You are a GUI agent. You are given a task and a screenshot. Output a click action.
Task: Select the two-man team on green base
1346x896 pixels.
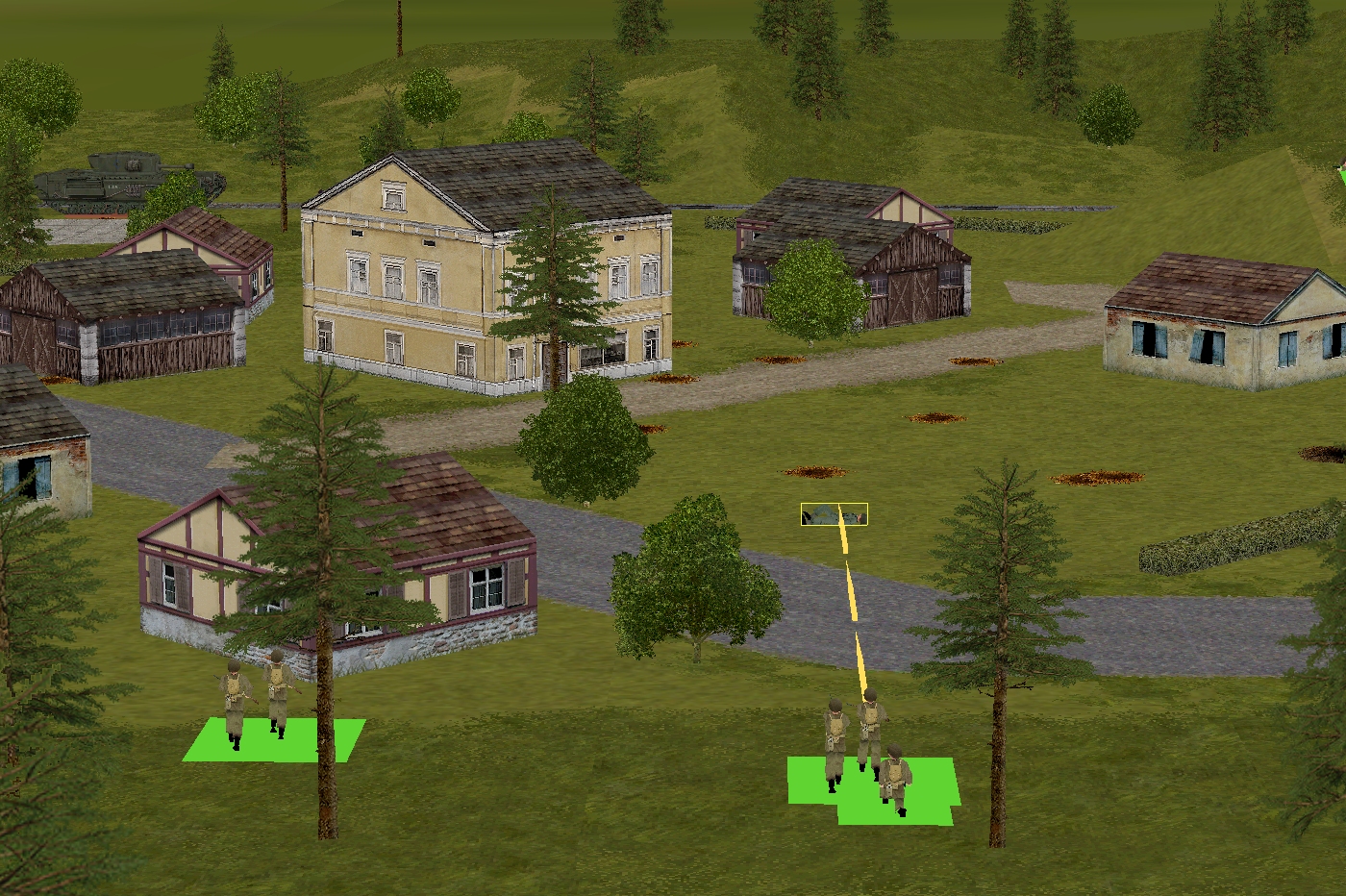(256, 700)
